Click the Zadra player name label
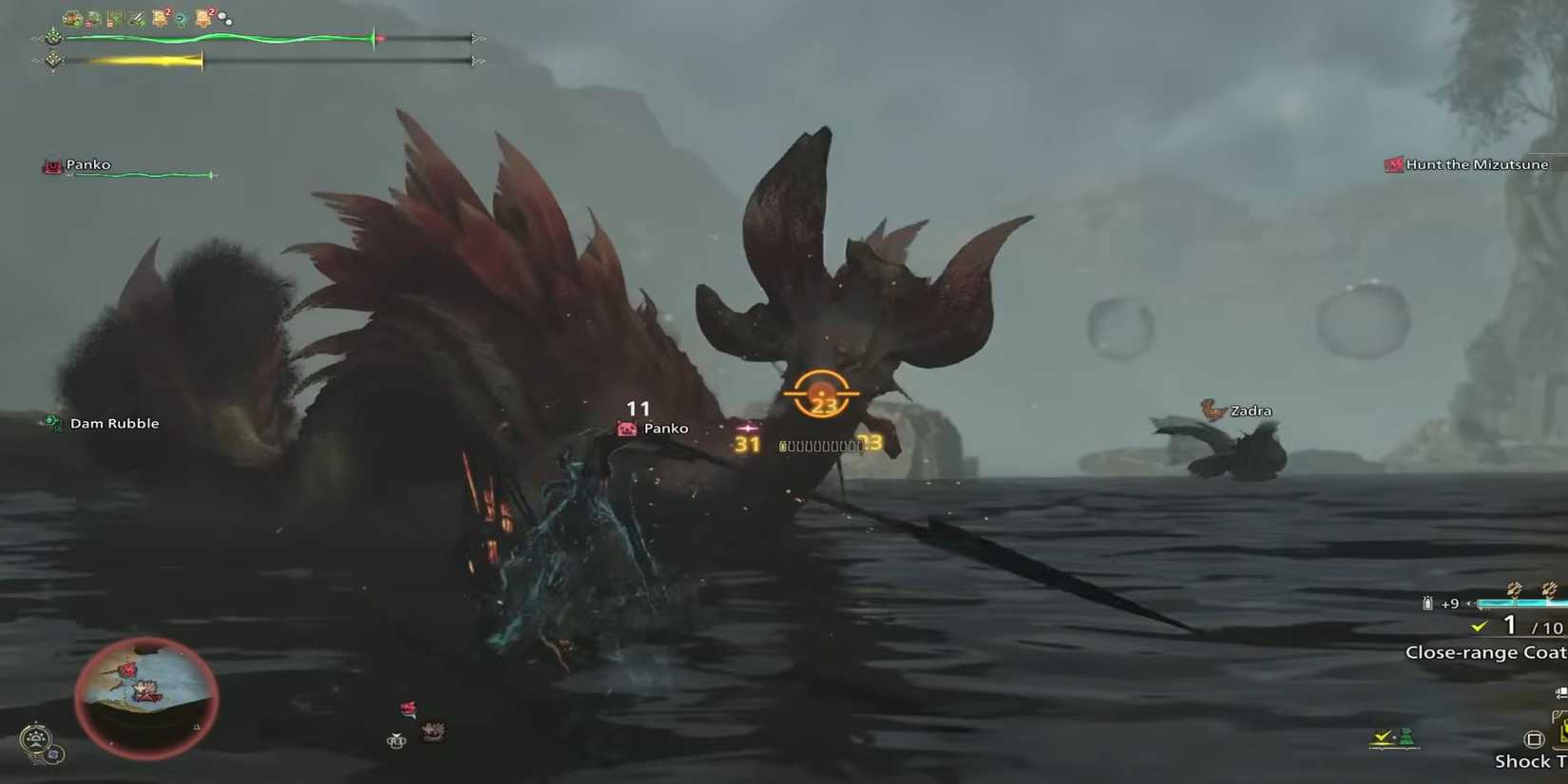The height and width of the screenshot is (784, 1568). coord(1252,411)
